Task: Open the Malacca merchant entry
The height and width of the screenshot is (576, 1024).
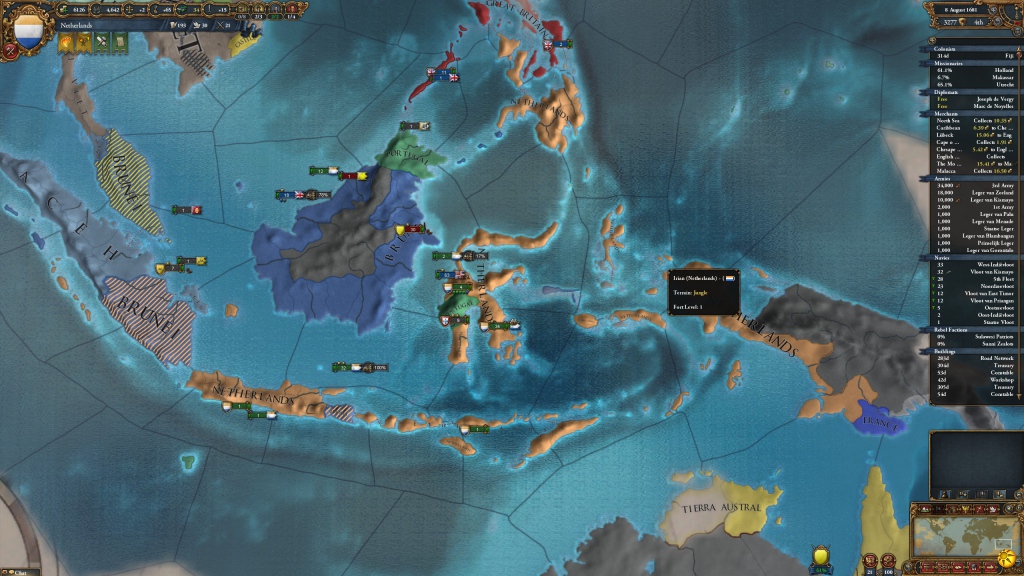Action: 976,170
